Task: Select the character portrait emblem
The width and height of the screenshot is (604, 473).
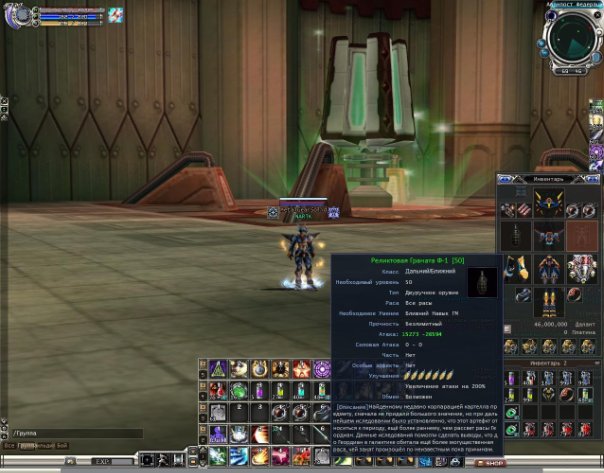Action: click(x=17, y=15)
